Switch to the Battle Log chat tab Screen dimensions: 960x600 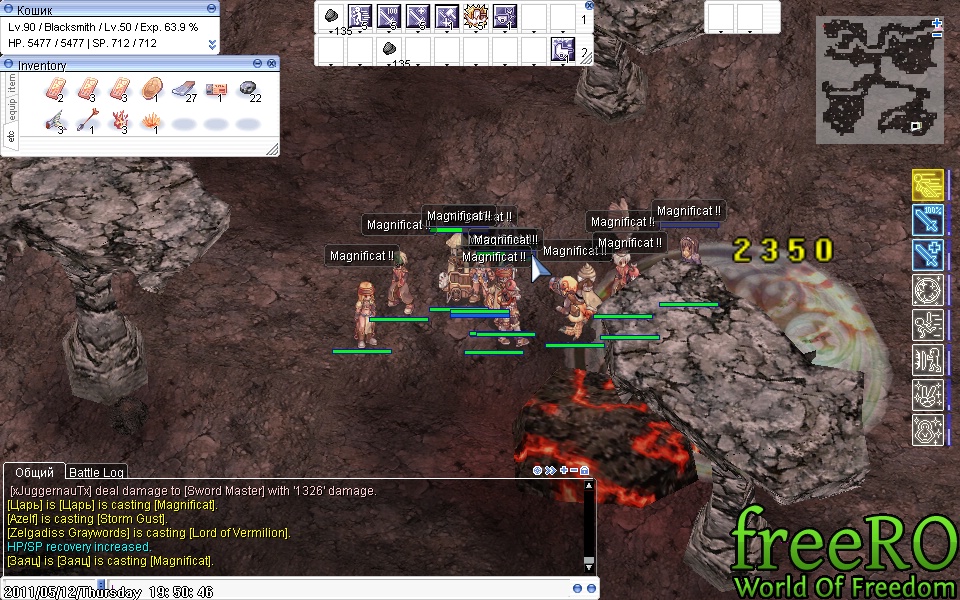coord(96,472)
